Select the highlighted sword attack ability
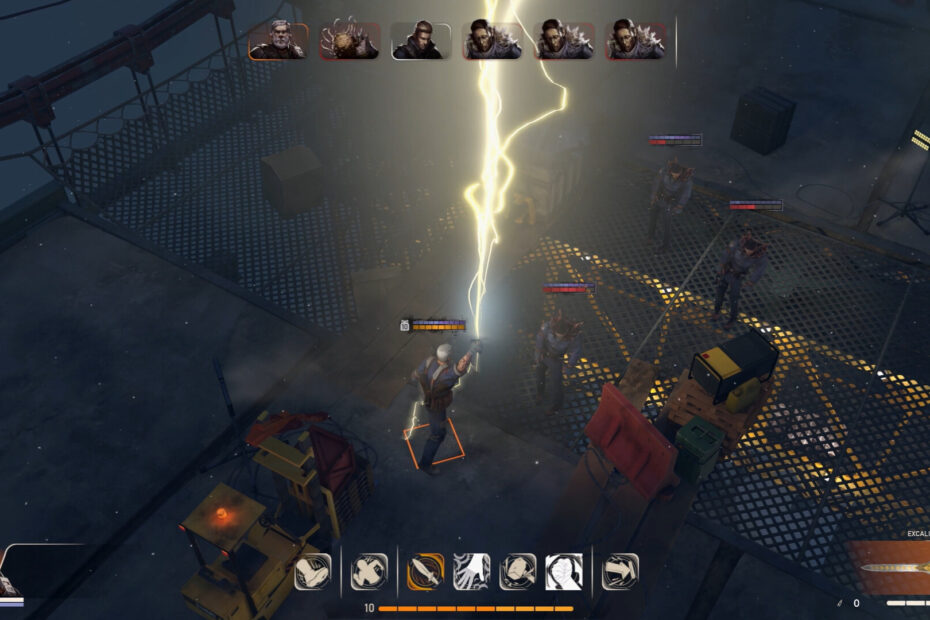Image resolution: width=930 pixels, height=620 pixels. pyautogui.click(x=426, y=572)
